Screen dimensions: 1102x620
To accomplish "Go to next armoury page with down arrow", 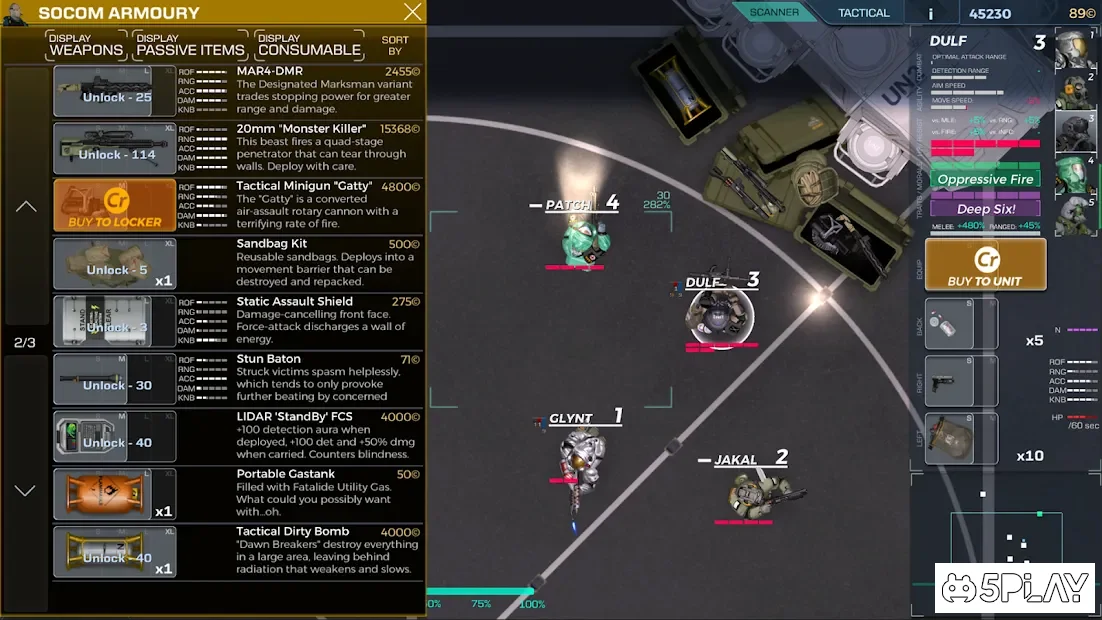I will (26, 490).
